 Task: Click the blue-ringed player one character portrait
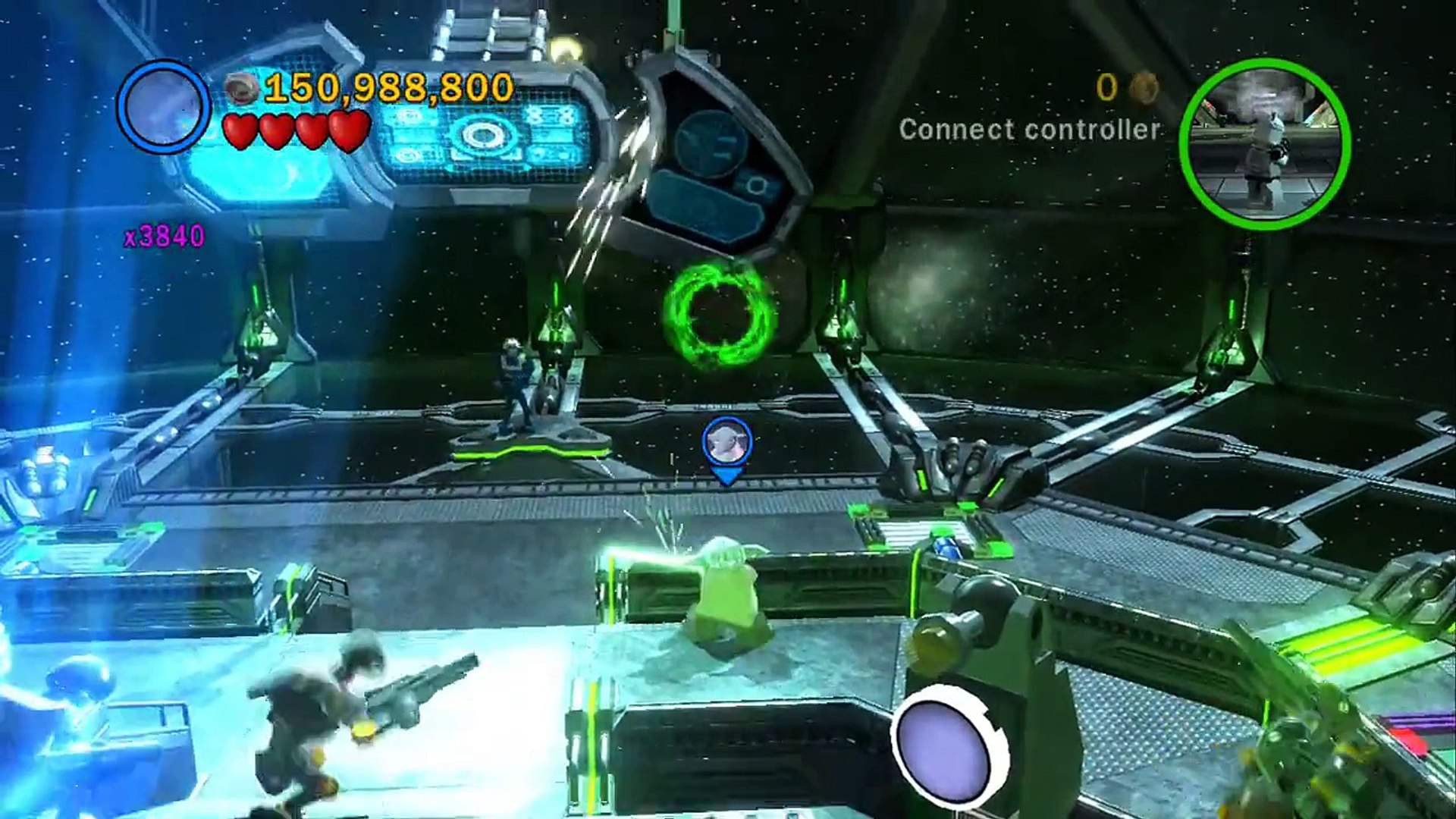pyautogui.click(x=163, y=107)
